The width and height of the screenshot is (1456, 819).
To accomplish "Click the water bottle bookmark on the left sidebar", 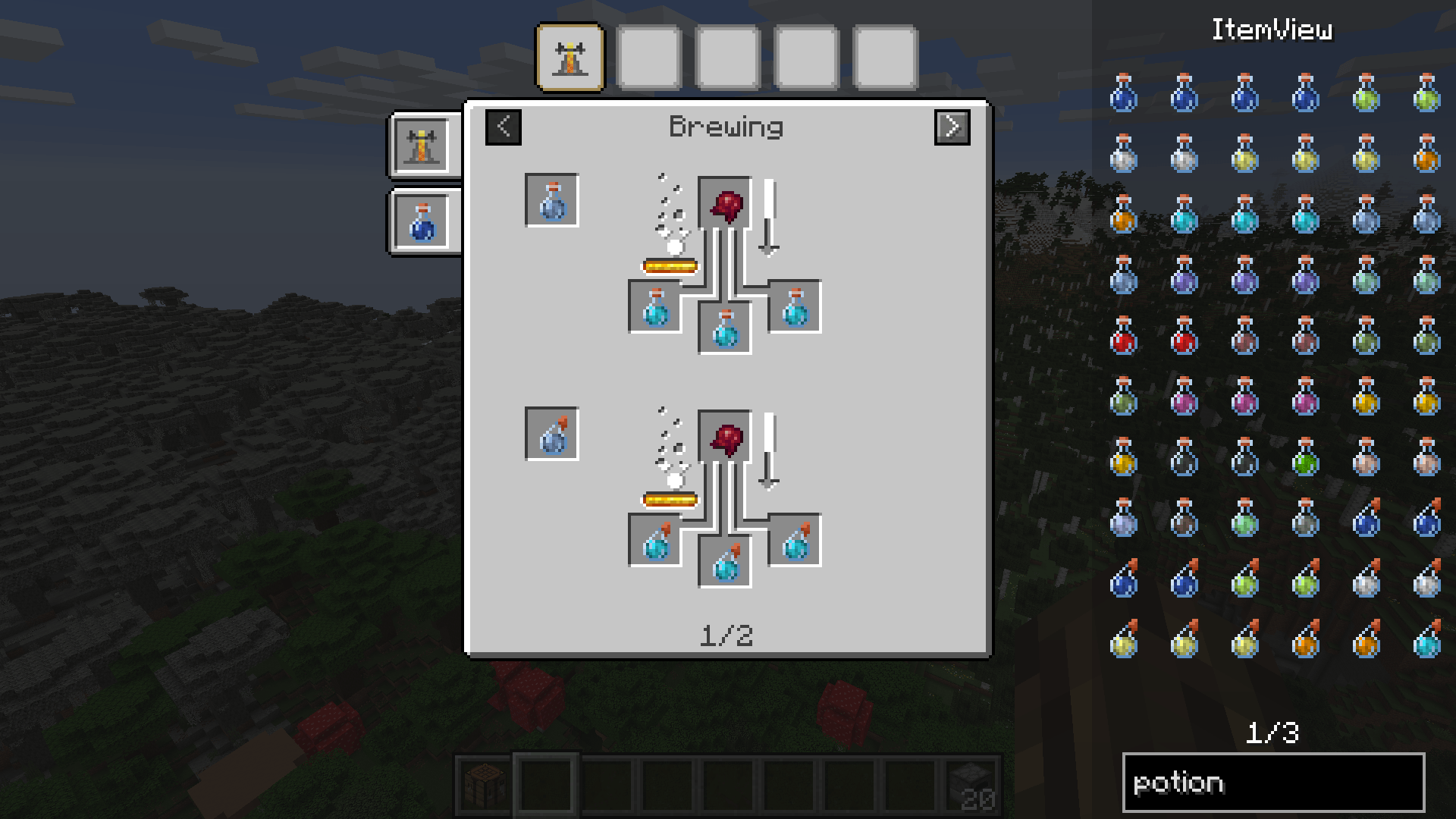I will (422, 224).
